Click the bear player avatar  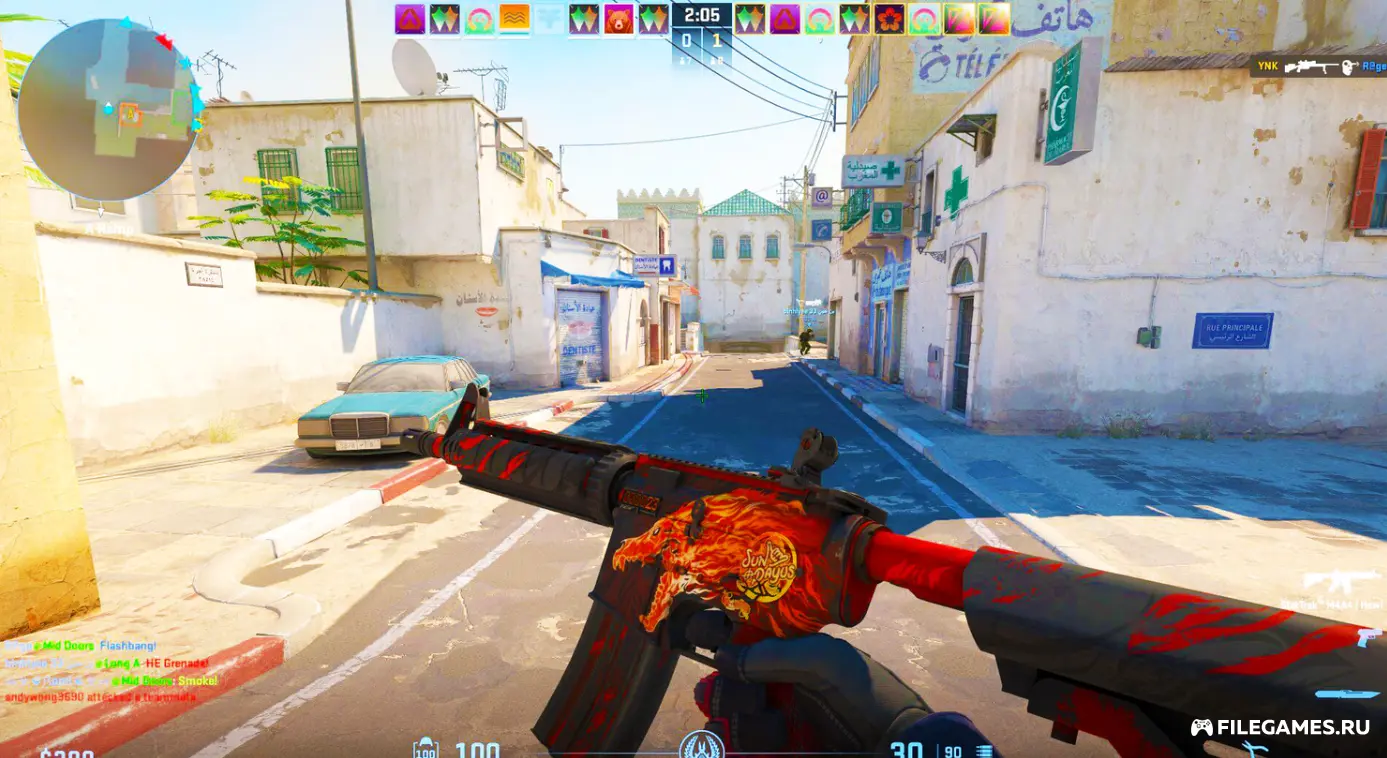coord(619,19)
